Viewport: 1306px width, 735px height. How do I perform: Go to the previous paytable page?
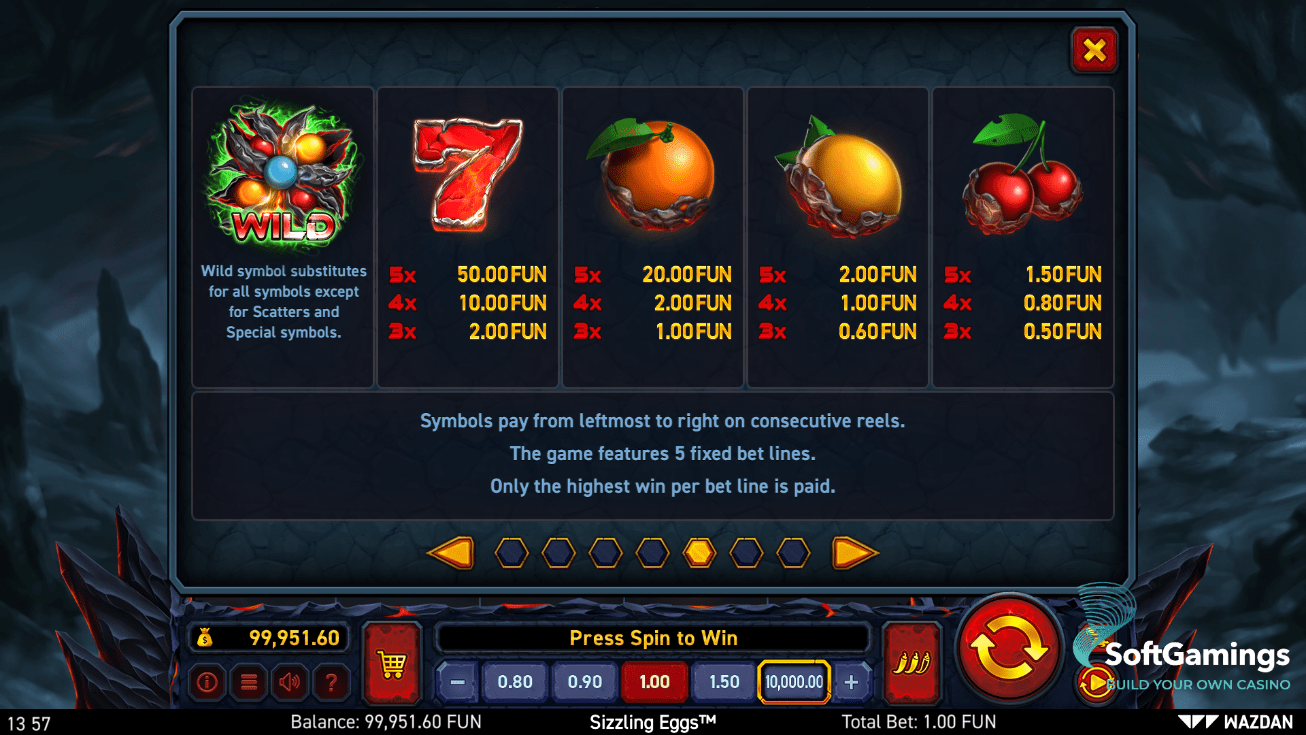tap(450, 552)
